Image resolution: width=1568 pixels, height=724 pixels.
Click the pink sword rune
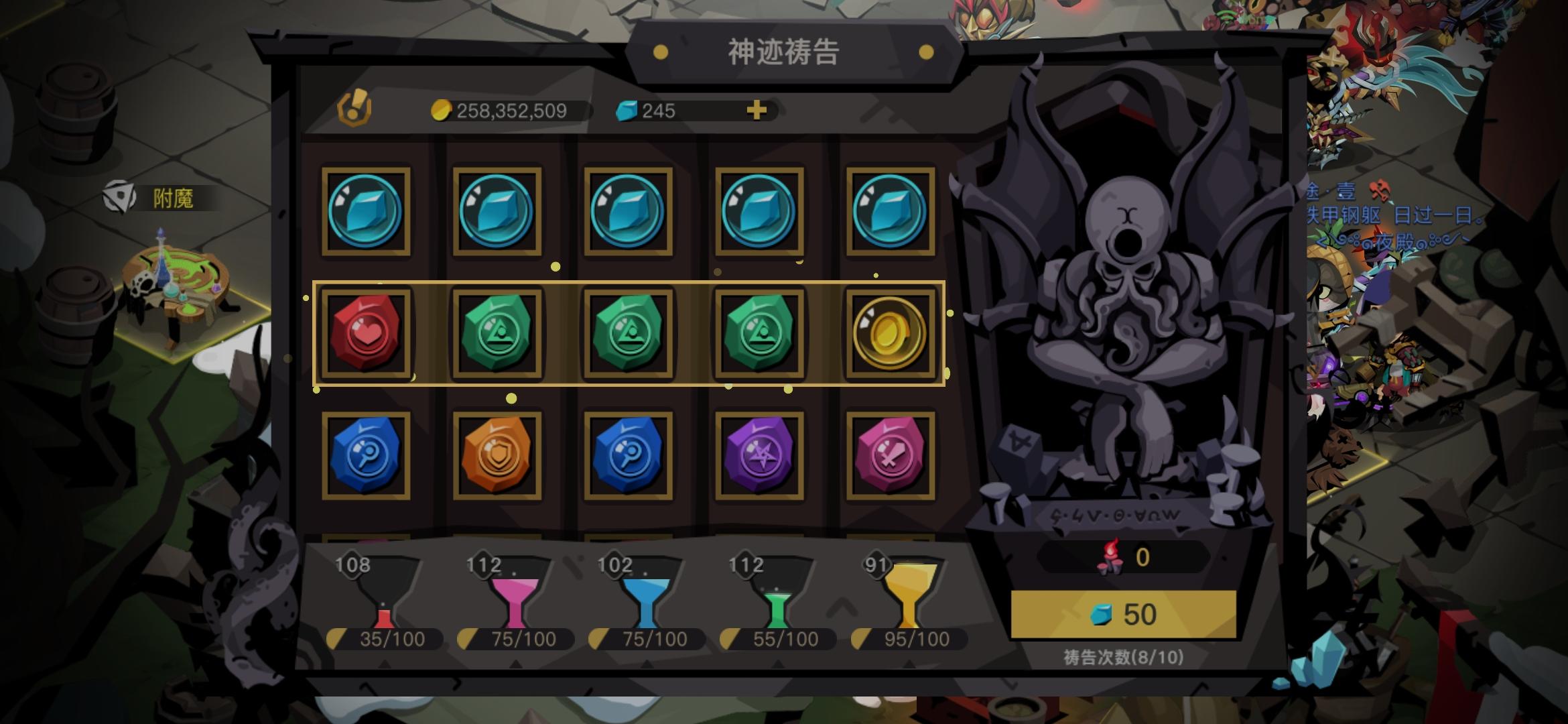point(891,455)
